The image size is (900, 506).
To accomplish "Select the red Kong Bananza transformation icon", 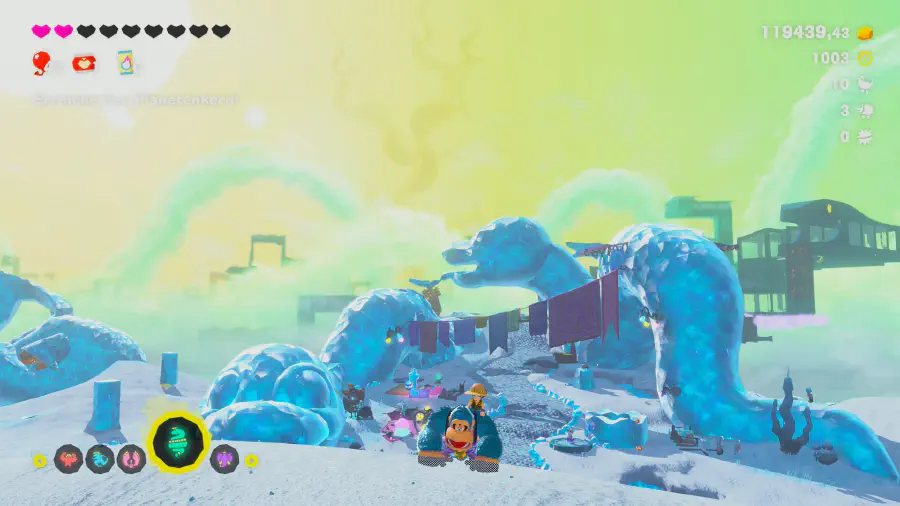I will pos(69,459).
